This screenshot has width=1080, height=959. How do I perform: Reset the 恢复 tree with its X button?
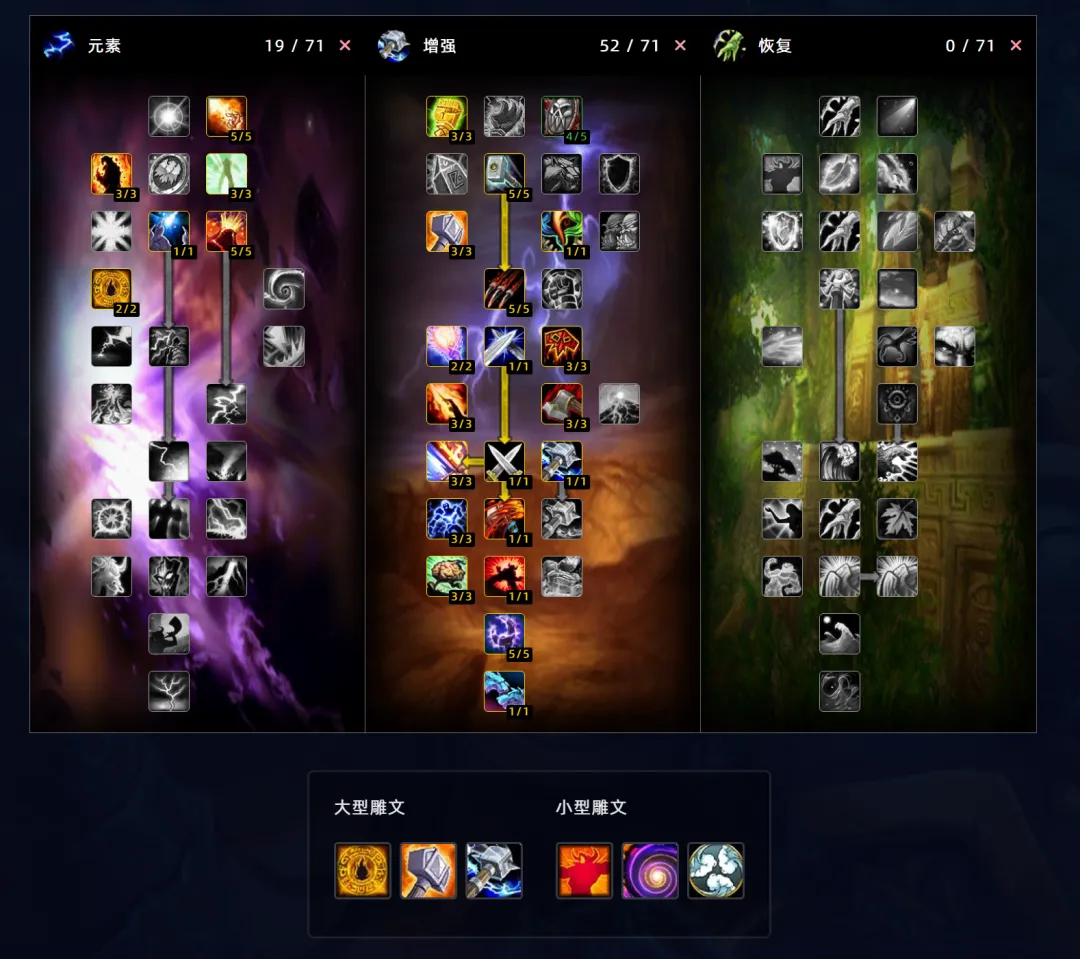[1016, 46]
